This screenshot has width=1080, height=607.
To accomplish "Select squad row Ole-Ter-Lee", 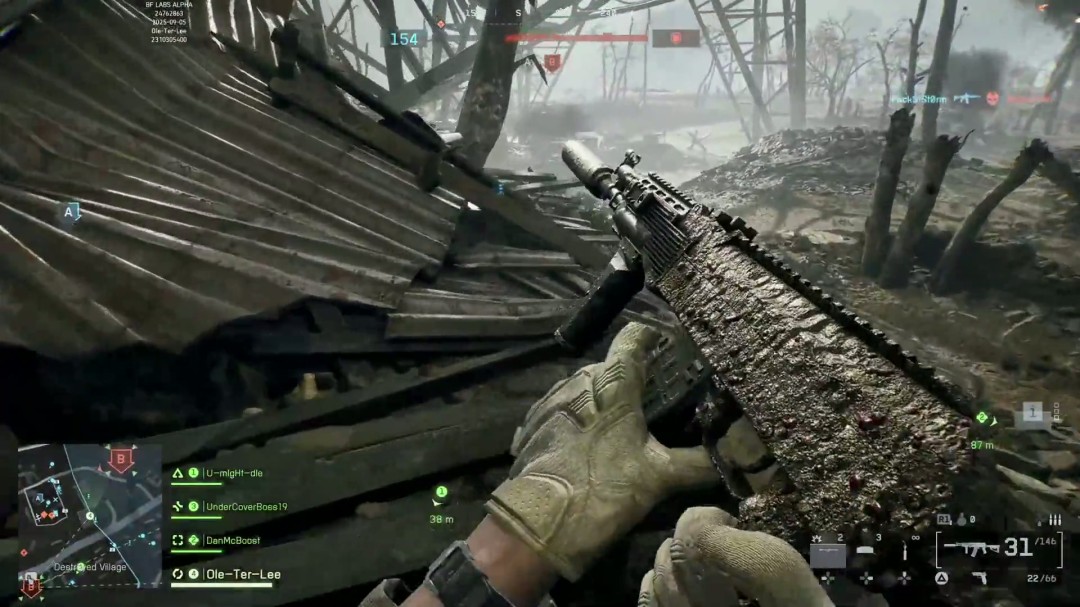I will [x=243, y=574].
